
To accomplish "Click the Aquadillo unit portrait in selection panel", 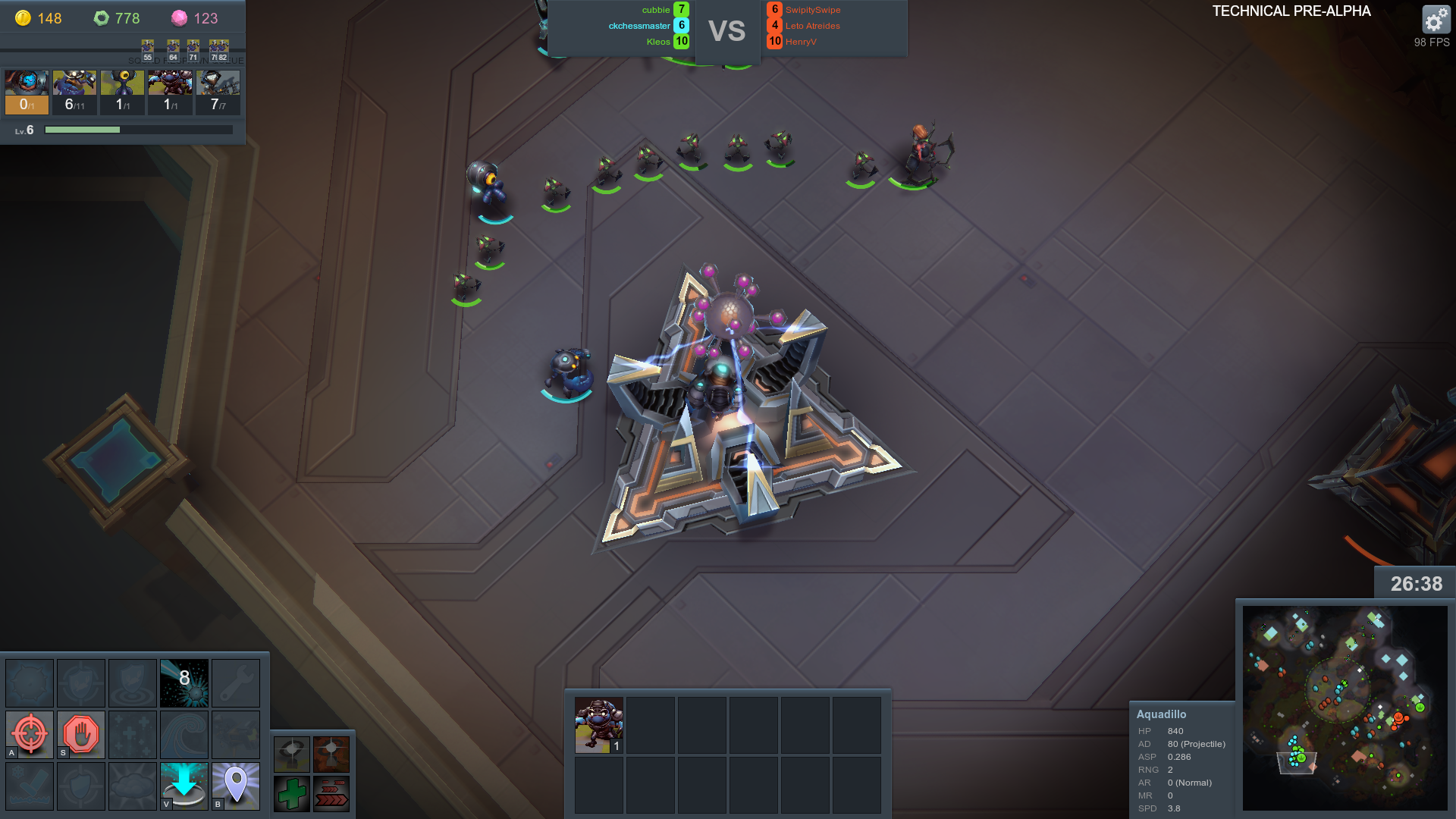I will pyautogui.click(x=599, y=725).
